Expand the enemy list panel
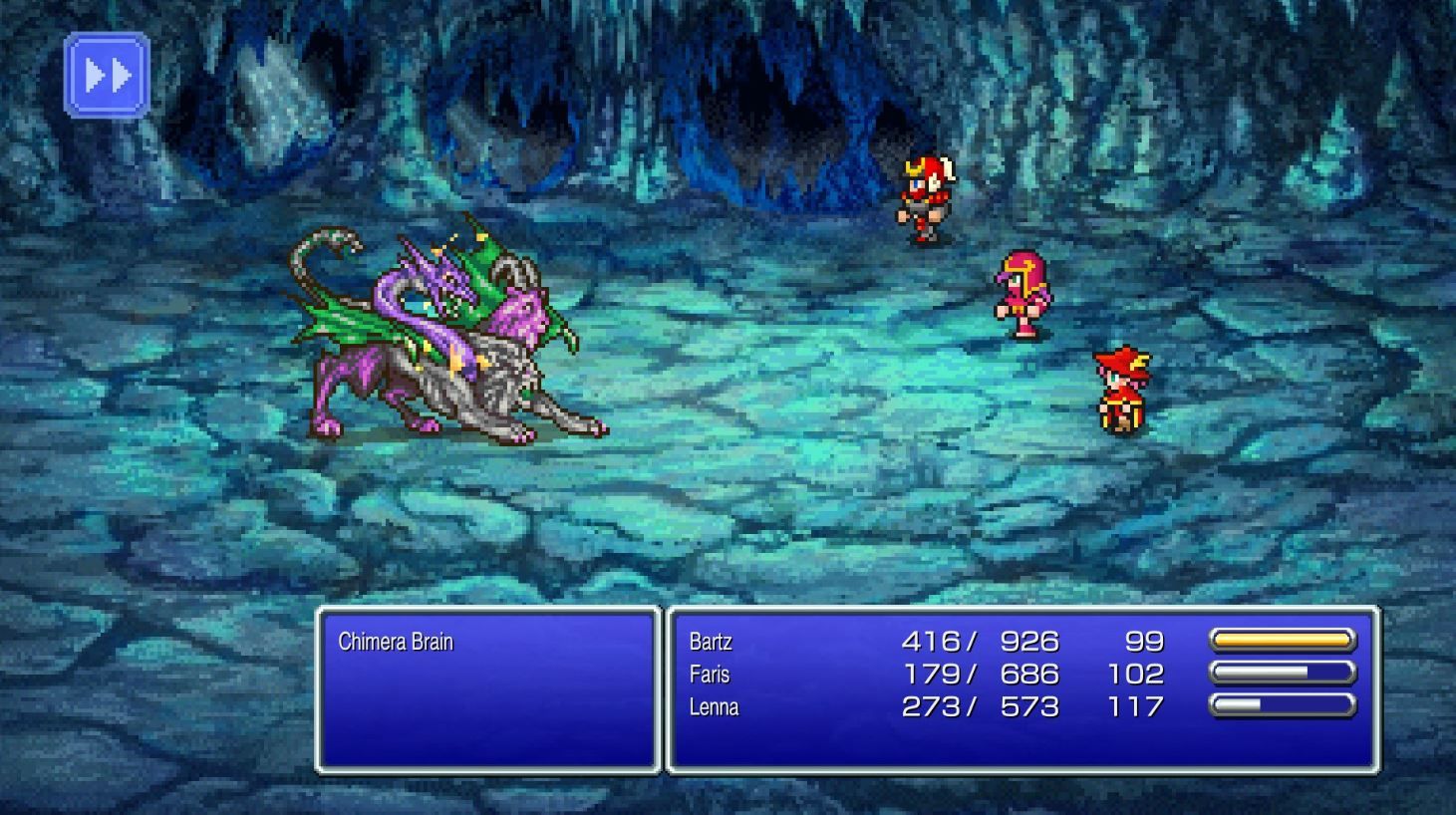Screen dimensions: 1456x815 tap(488, 687)
